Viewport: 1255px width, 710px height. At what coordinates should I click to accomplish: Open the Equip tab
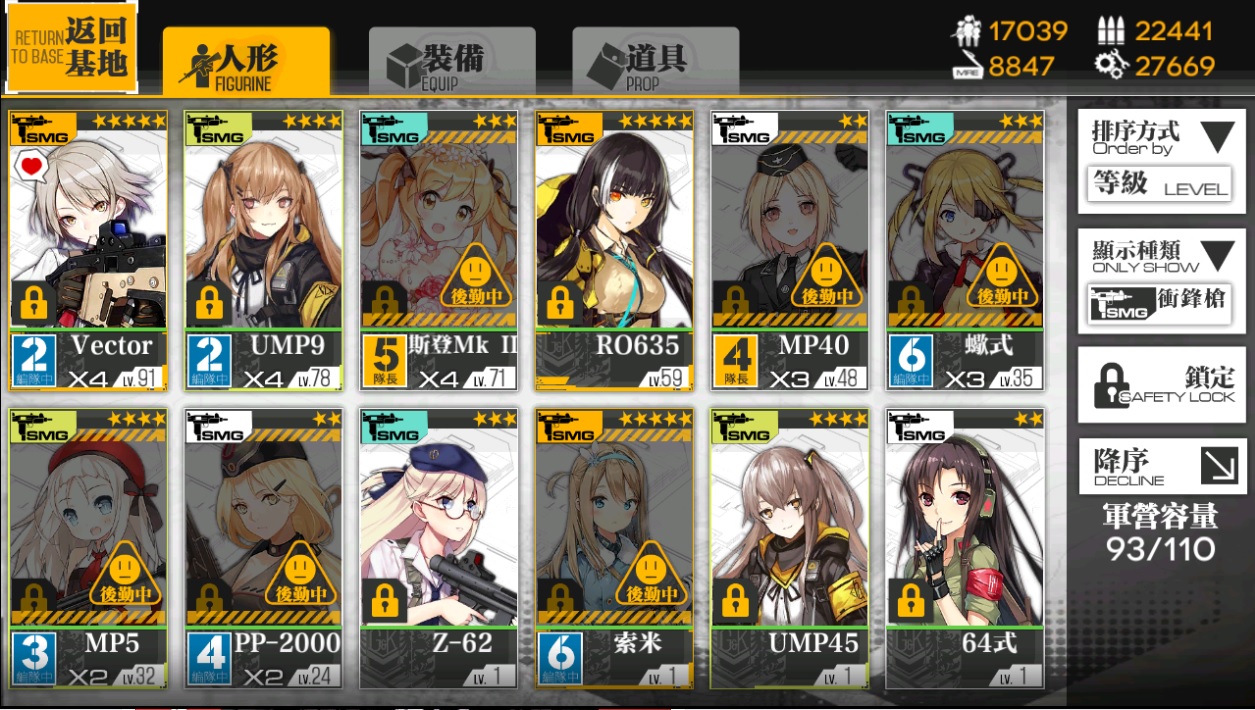pyautogui.click(x=451, y=63)
